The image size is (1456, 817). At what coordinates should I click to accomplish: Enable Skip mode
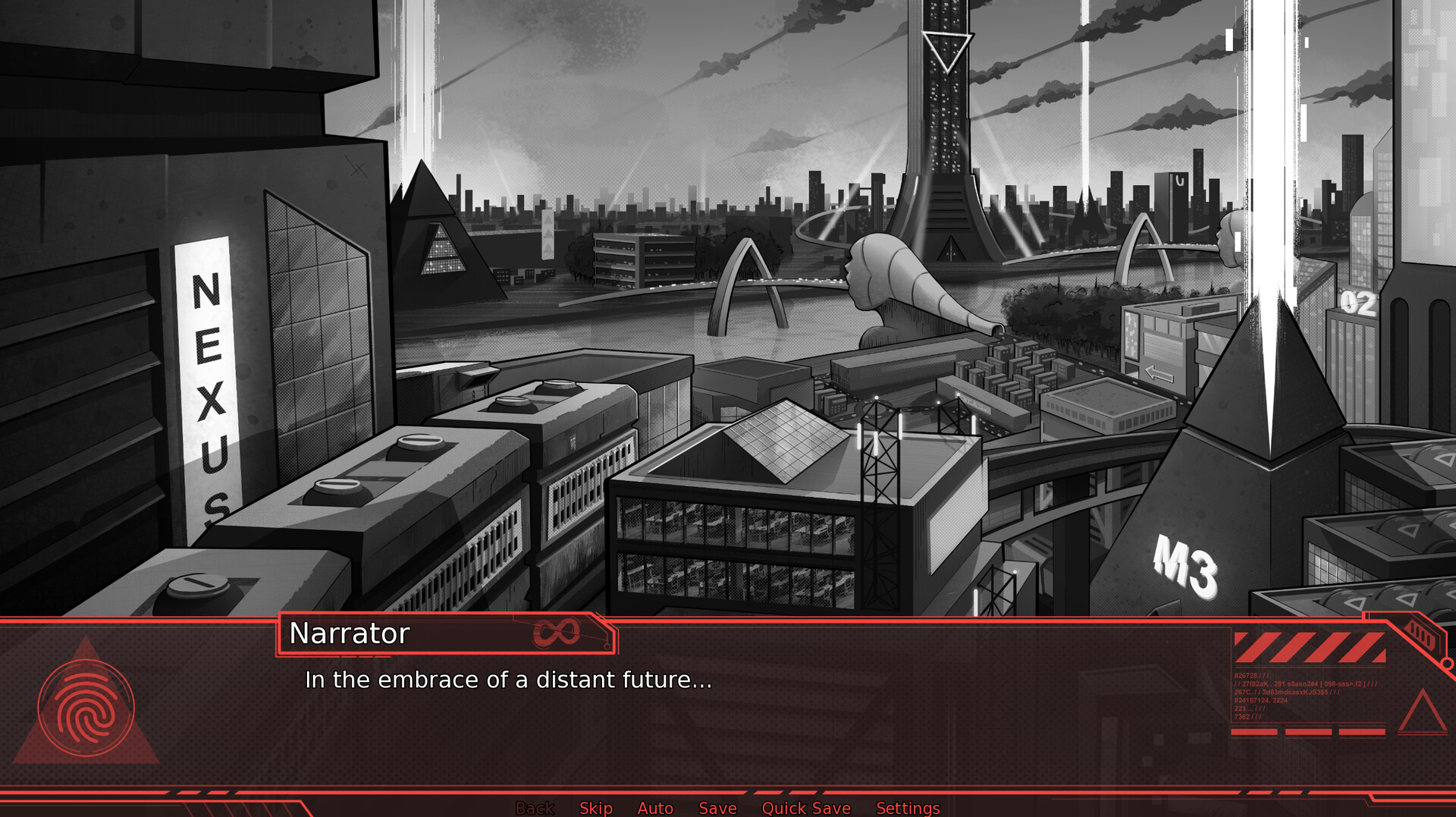(x=596, y=808)
